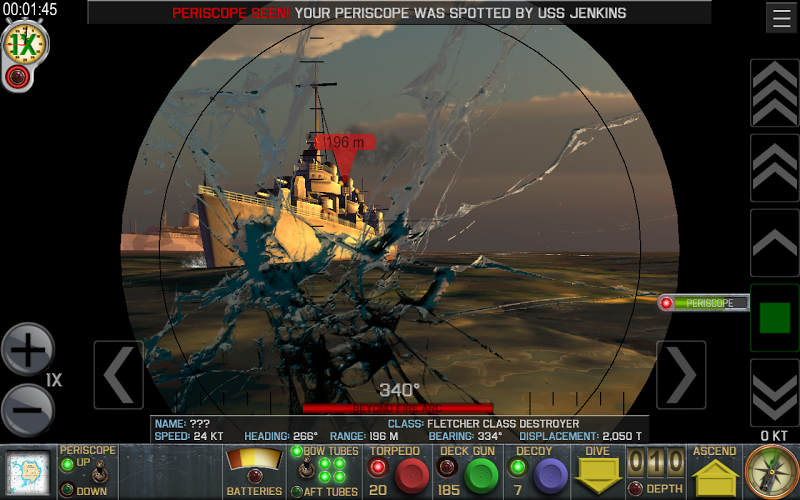Rotate the periscope view right
This screenshot has width=800, height=500.
tap(681, 375)
